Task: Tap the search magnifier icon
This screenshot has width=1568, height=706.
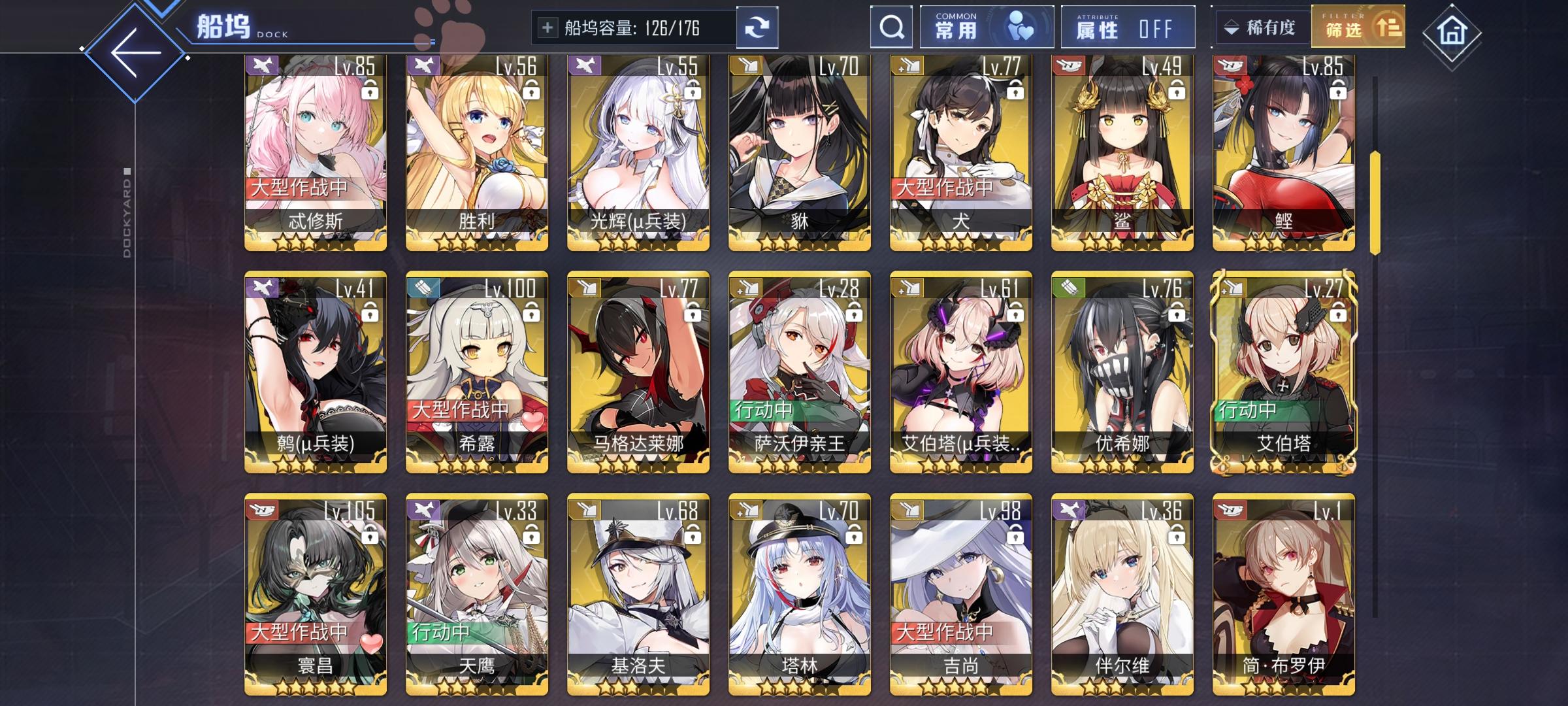Action: pos(890,27)
